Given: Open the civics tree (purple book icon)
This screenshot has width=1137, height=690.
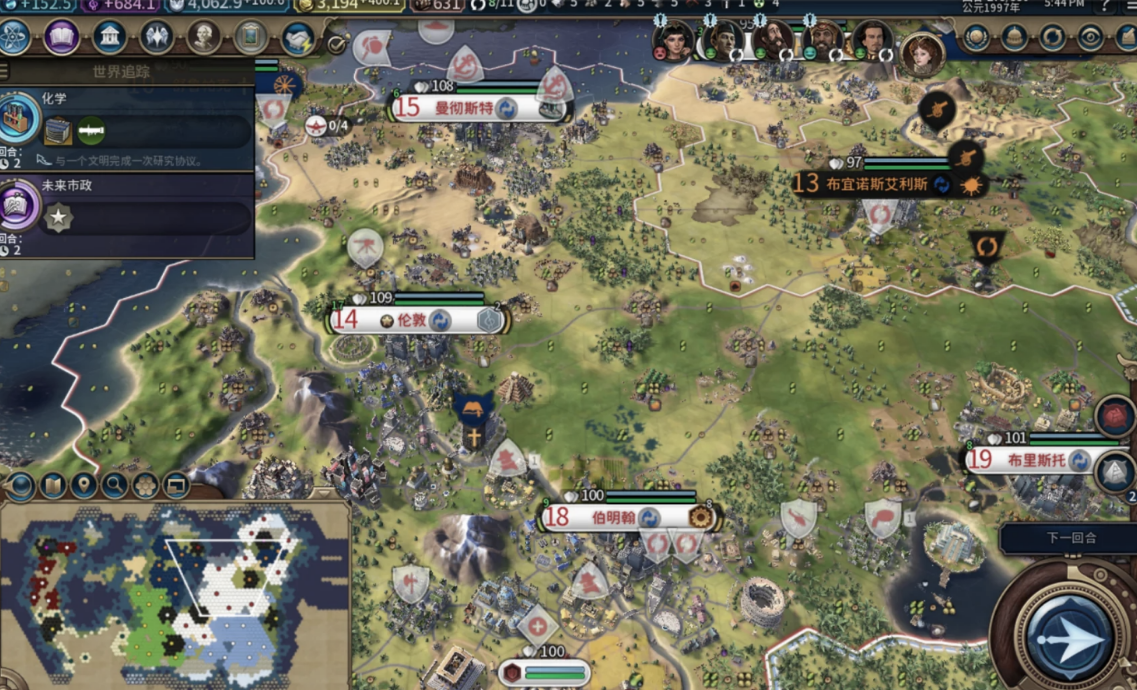Looking at the screenshot, I should coord(62,38).
